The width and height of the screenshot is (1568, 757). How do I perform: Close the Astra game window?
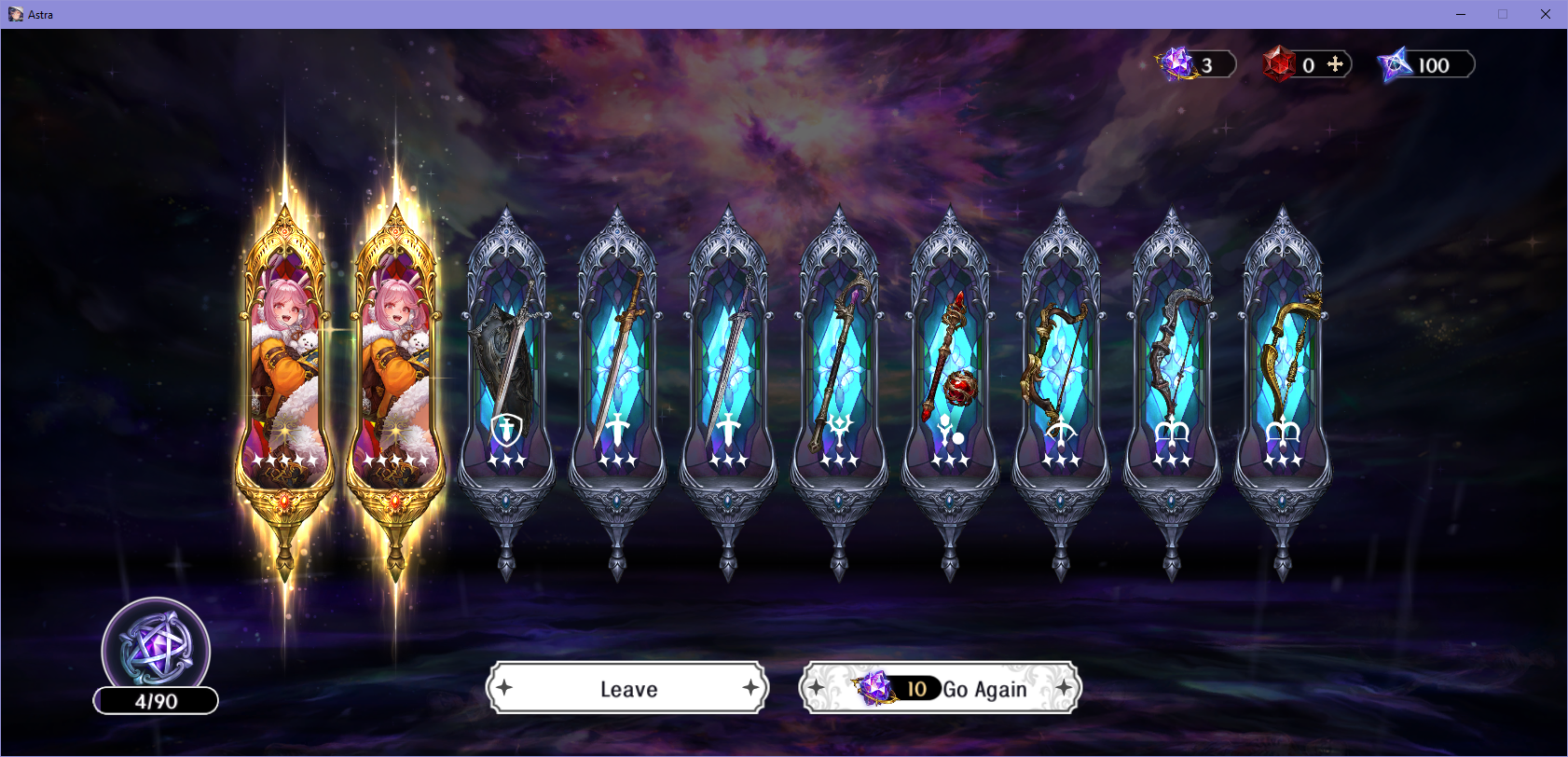tap(1545, 14)
